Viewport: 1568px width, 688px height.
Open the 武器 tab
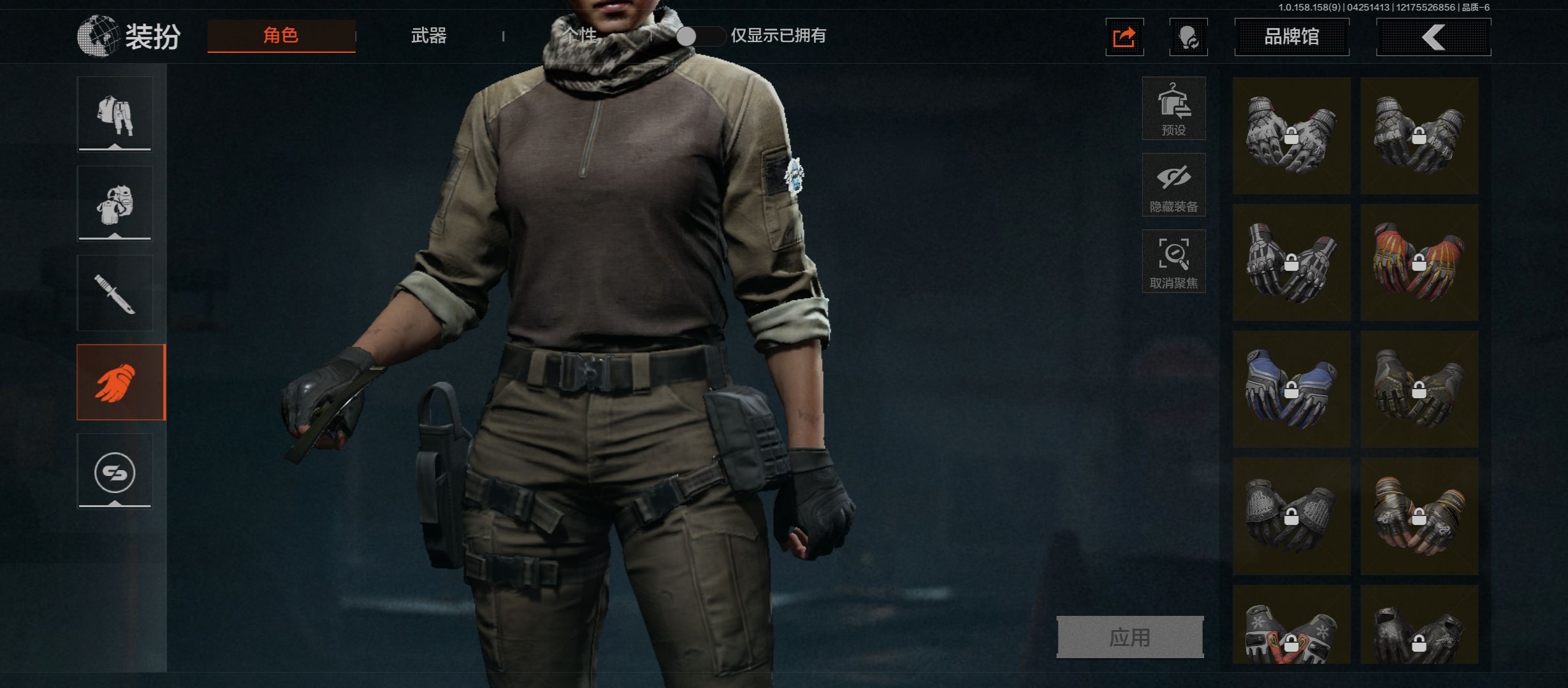(428, 36)
